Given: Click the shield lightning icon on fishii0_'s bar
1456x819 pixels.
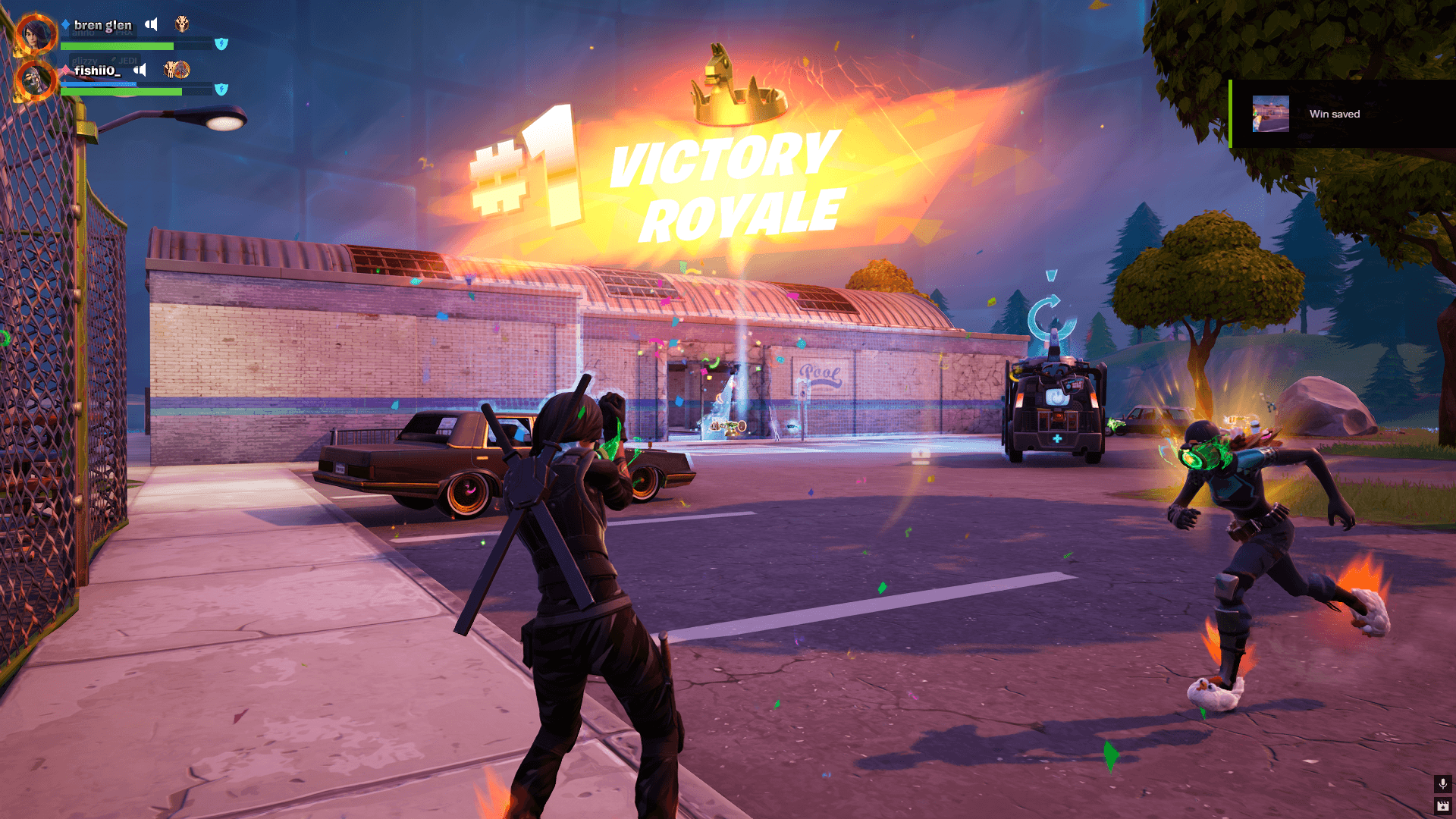Looking at the screenshot, I should pyautogui.click(x=221, y=89).
